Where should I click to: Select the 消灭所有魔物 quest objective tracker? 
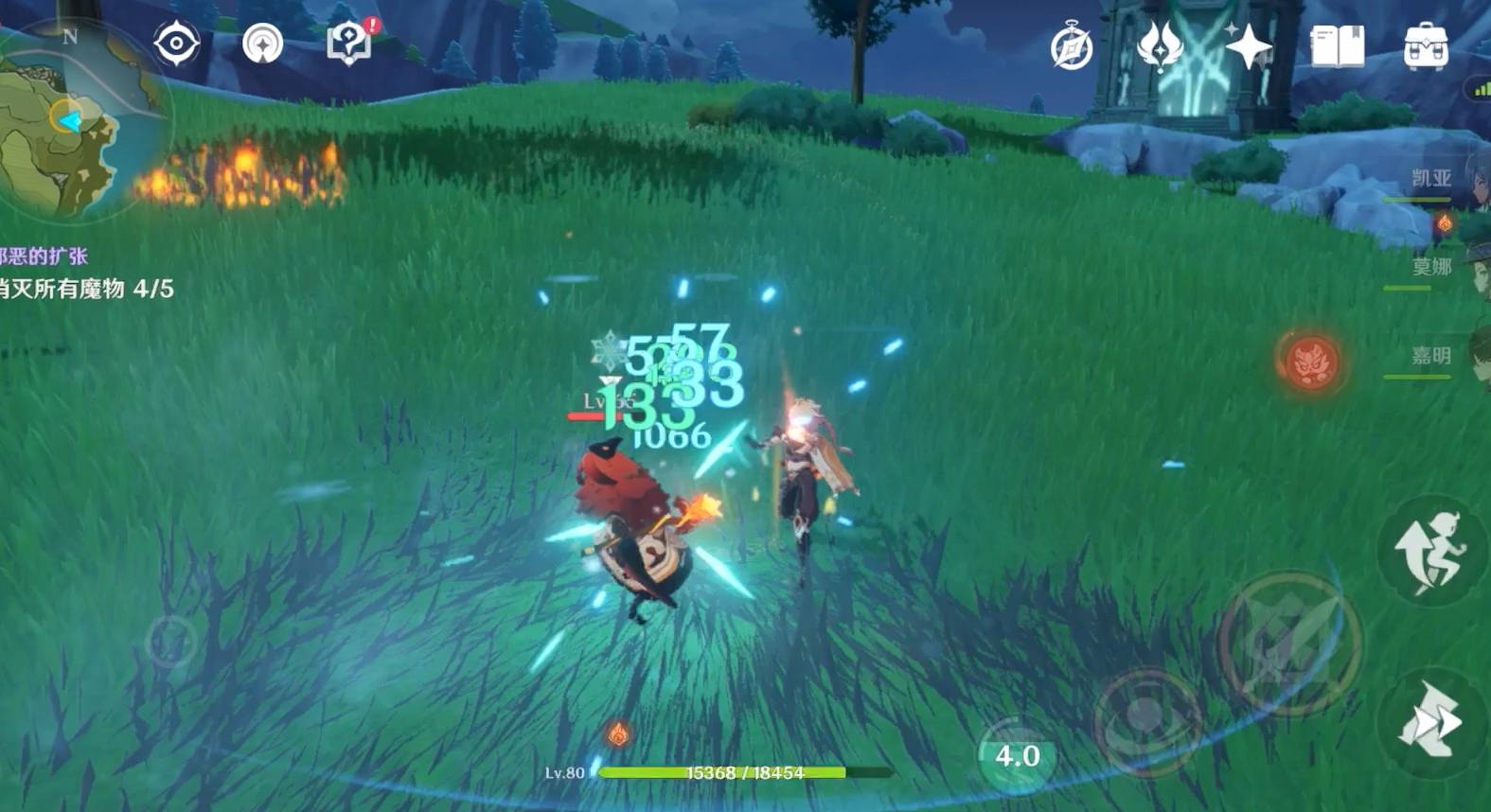pyautogui.click(x=87, y=289)
